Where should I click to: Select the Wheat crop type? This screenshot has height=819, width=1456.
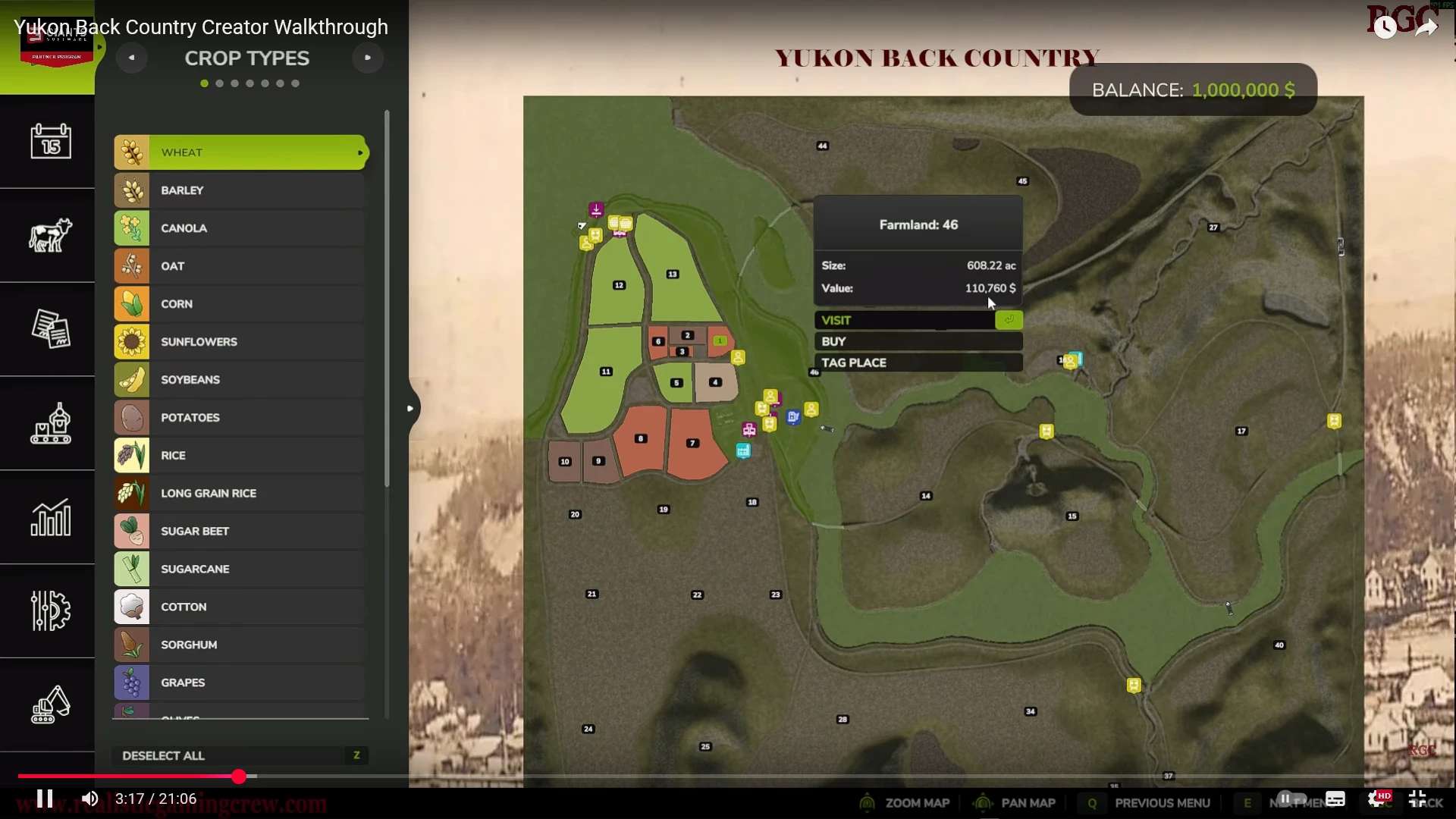click(x=240, y=152)
